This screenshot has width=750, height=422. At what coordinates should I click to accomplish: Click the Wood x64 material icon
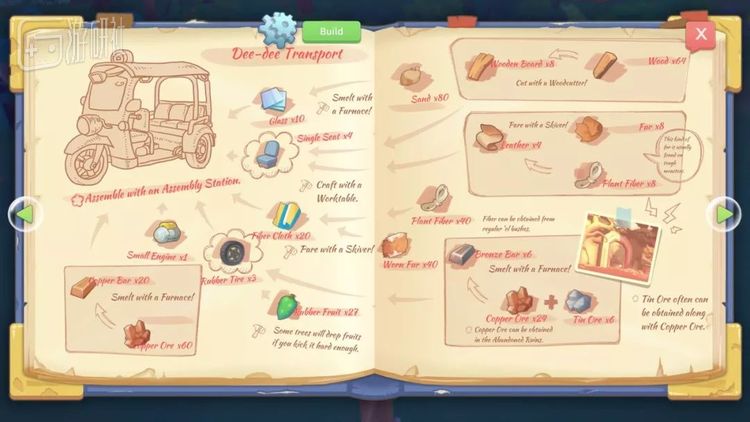(x=602, y=65)
